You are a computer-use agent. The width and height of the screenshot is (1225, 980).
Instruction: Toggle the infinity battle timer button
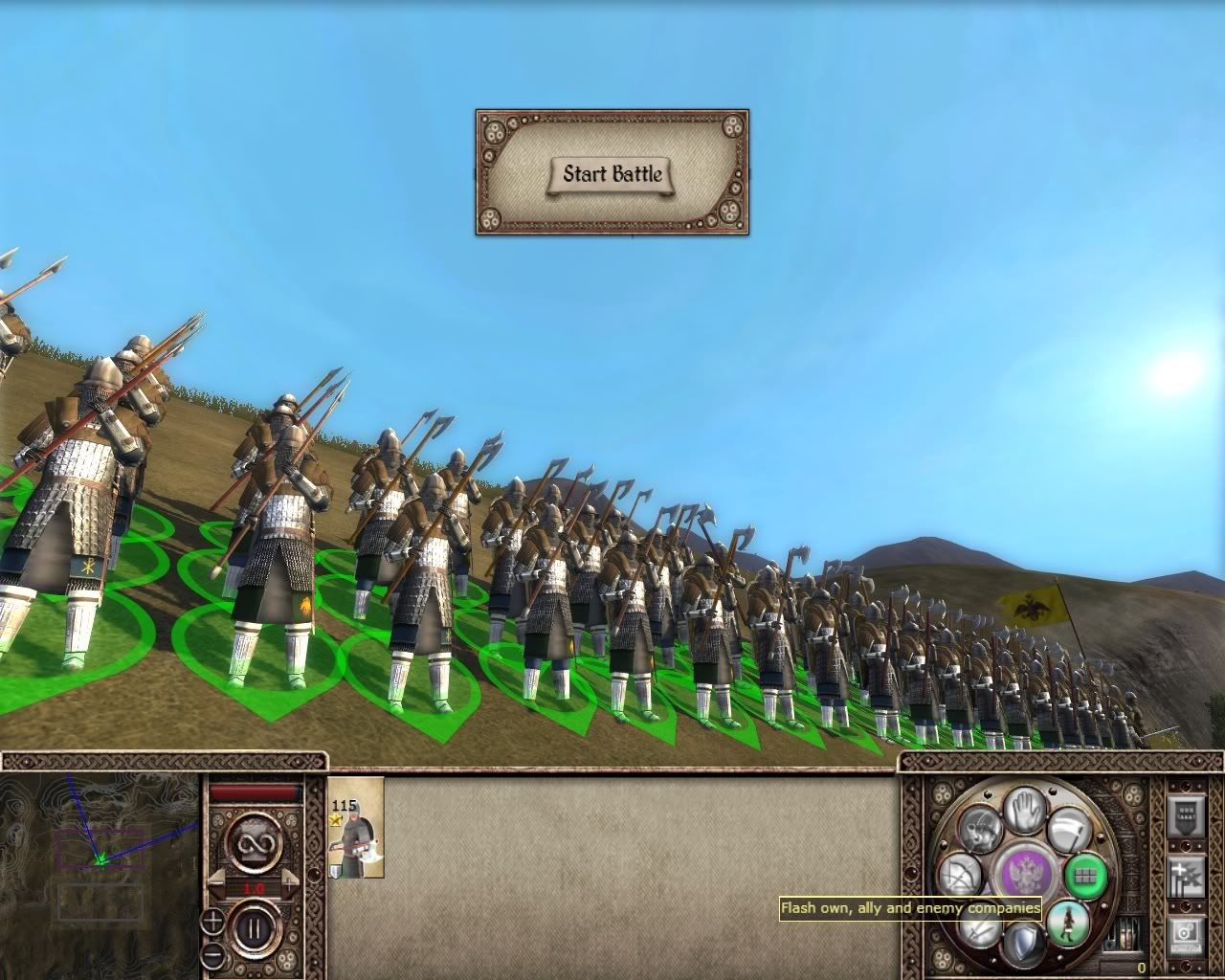pos(254,842)
